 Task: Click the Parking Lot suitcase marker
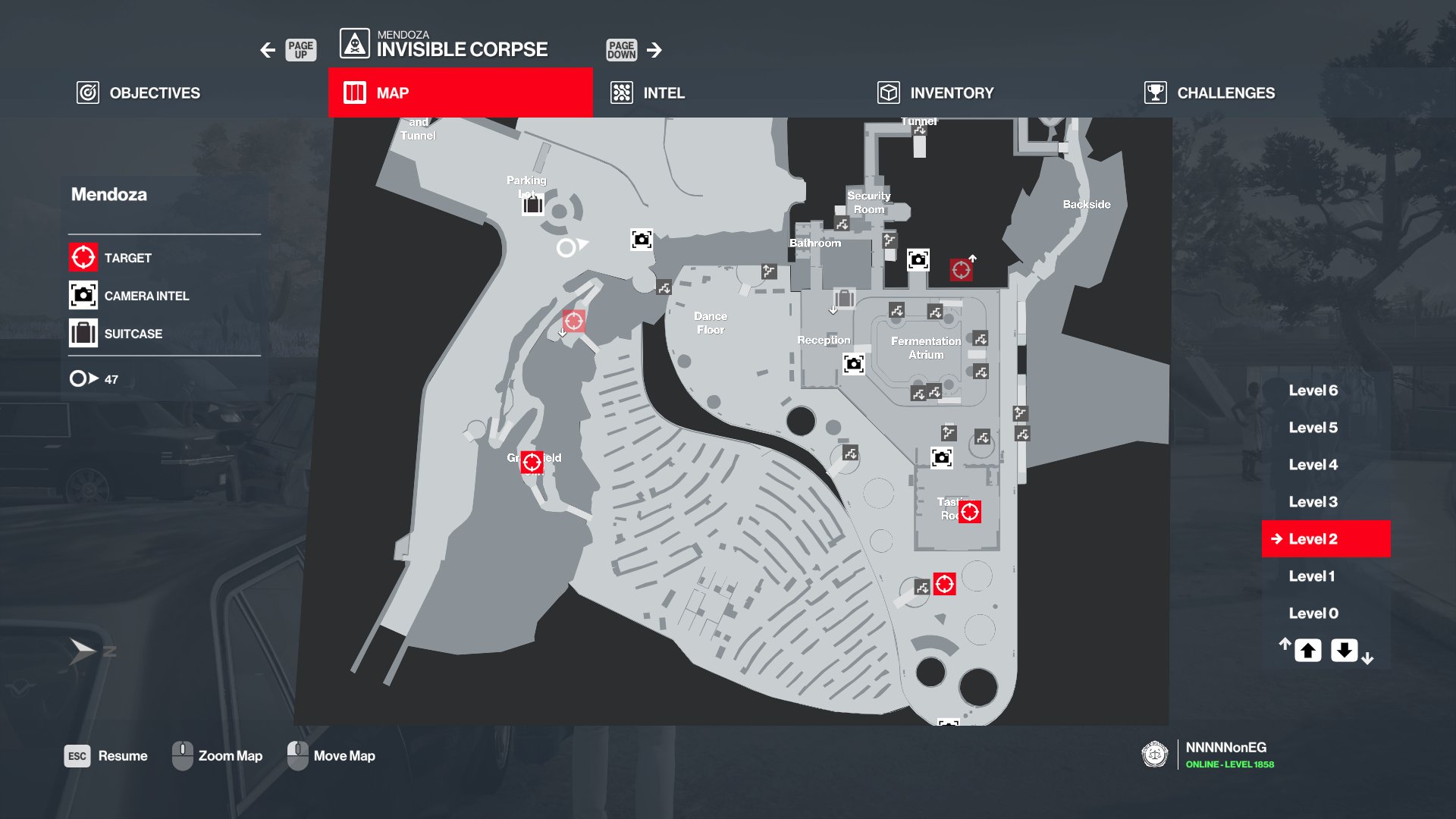pyautogui.click(x=533, y=204)
